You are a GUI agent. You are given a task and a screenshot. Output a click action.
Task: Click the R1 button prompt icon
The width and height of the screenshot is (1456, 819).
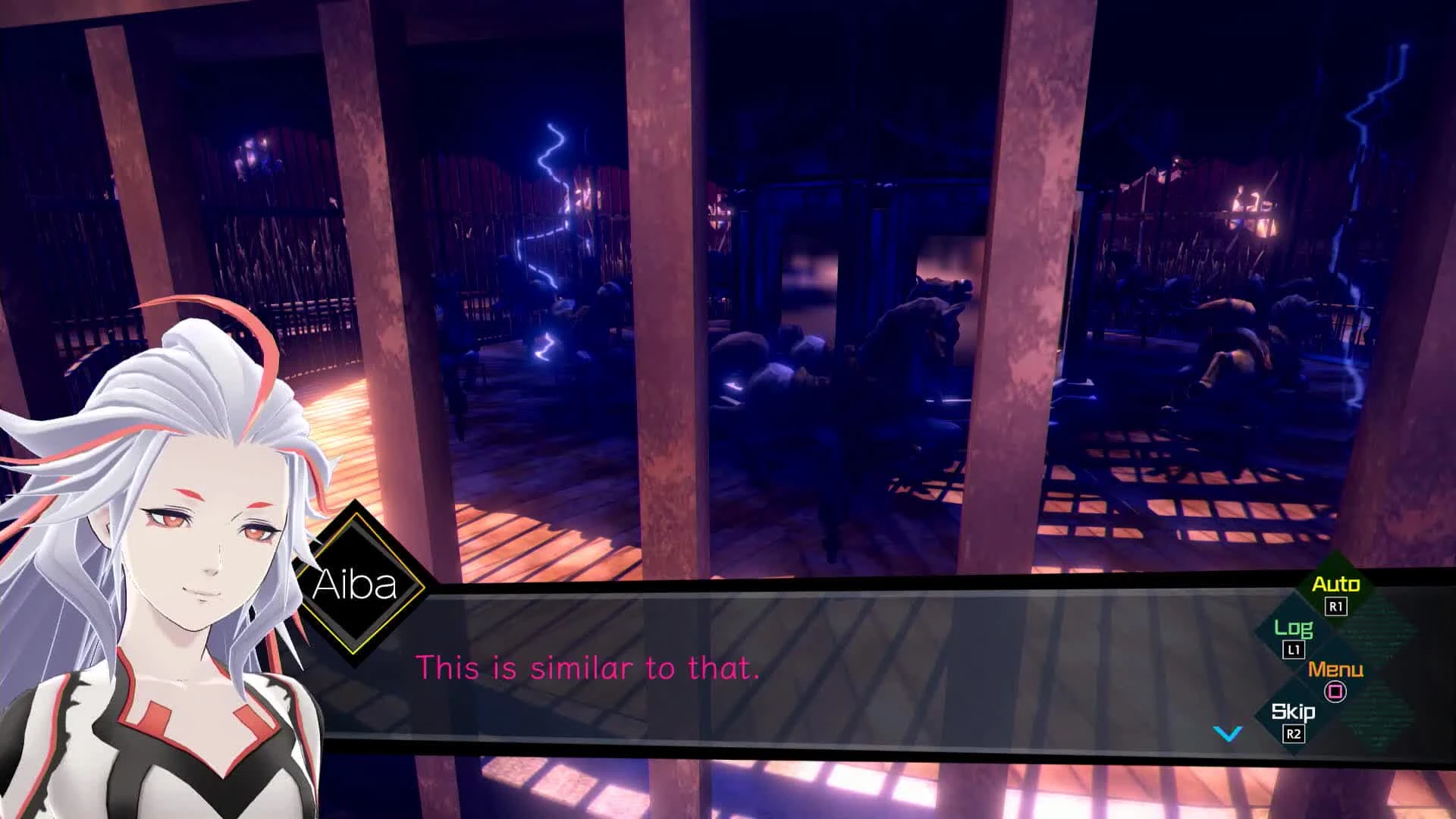[x=1335, y=605]
